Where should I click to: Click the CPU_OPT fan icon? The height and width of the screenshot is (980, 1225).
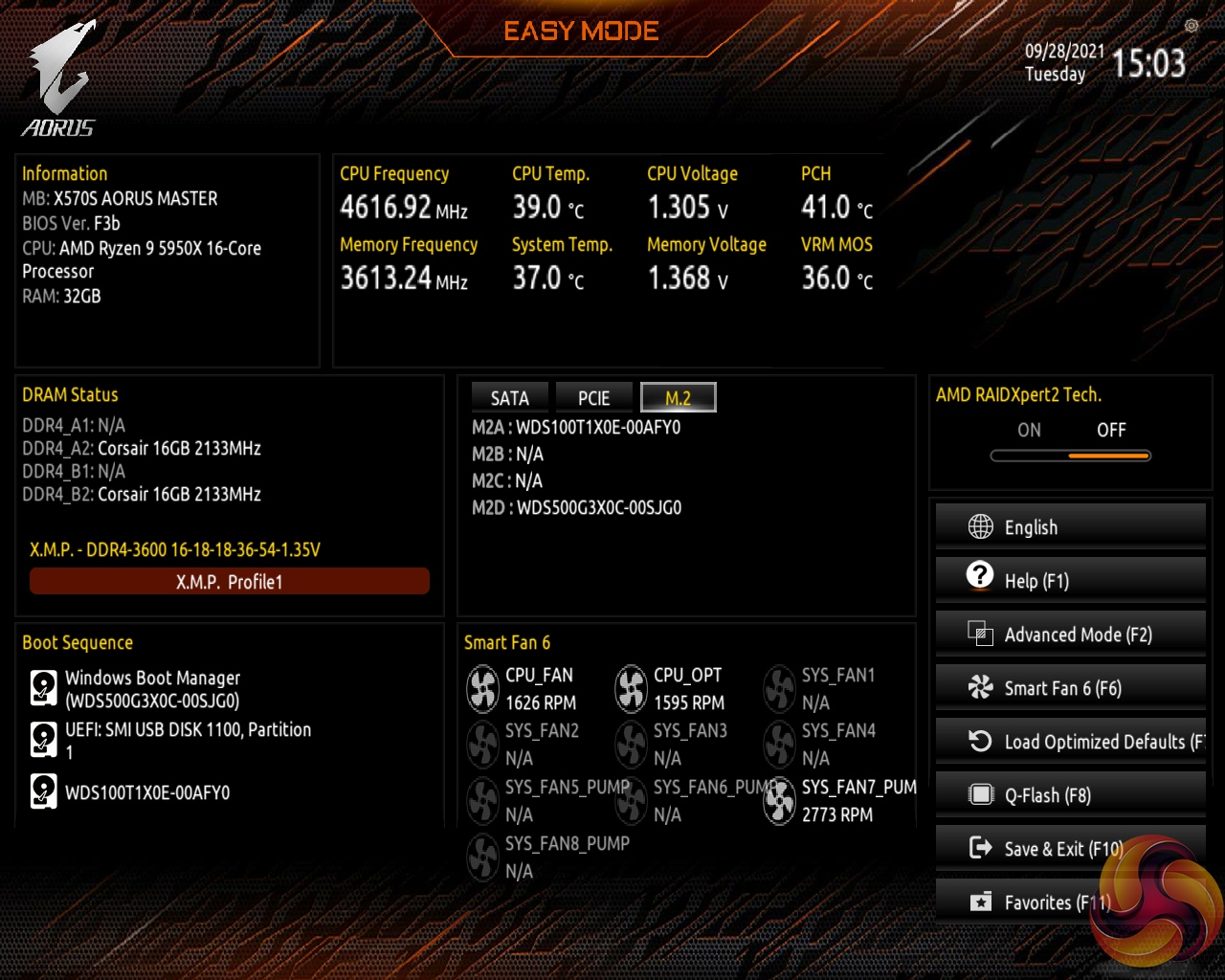(631, 689)
